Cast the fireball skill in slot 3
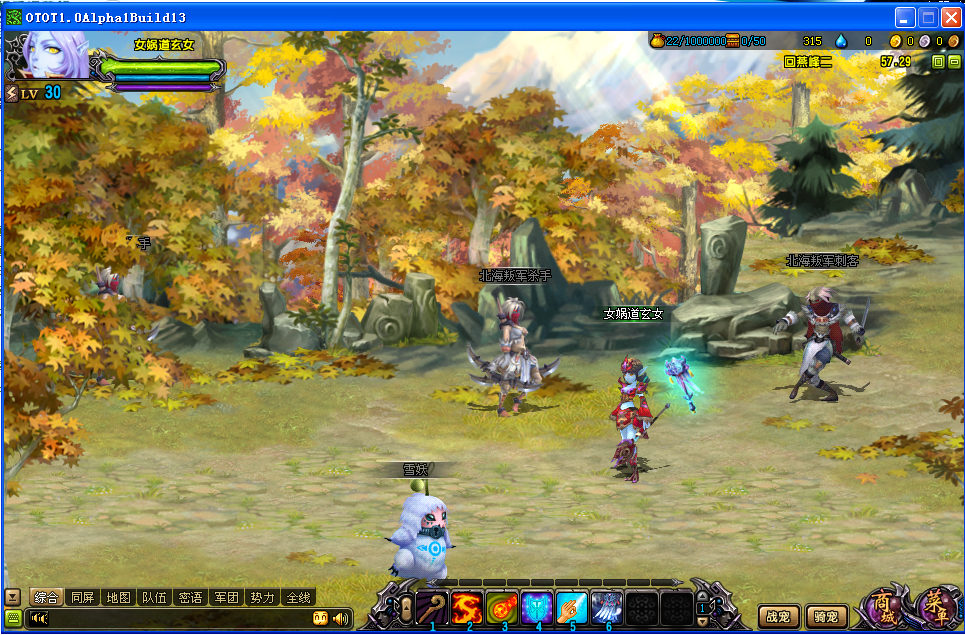Viewport: 965px width, 635px height. pyautogui.click(x=502, y=607)
